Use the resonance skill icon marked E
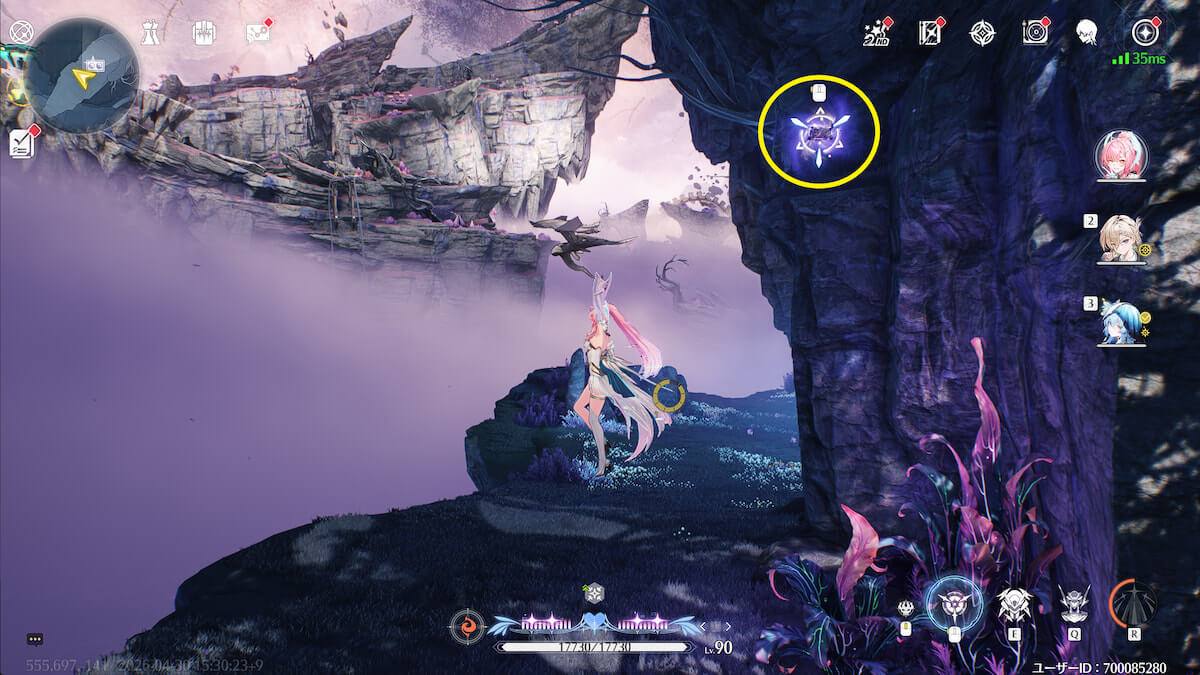This screenshot has height=675, width=1200. tap(1014, 604)
